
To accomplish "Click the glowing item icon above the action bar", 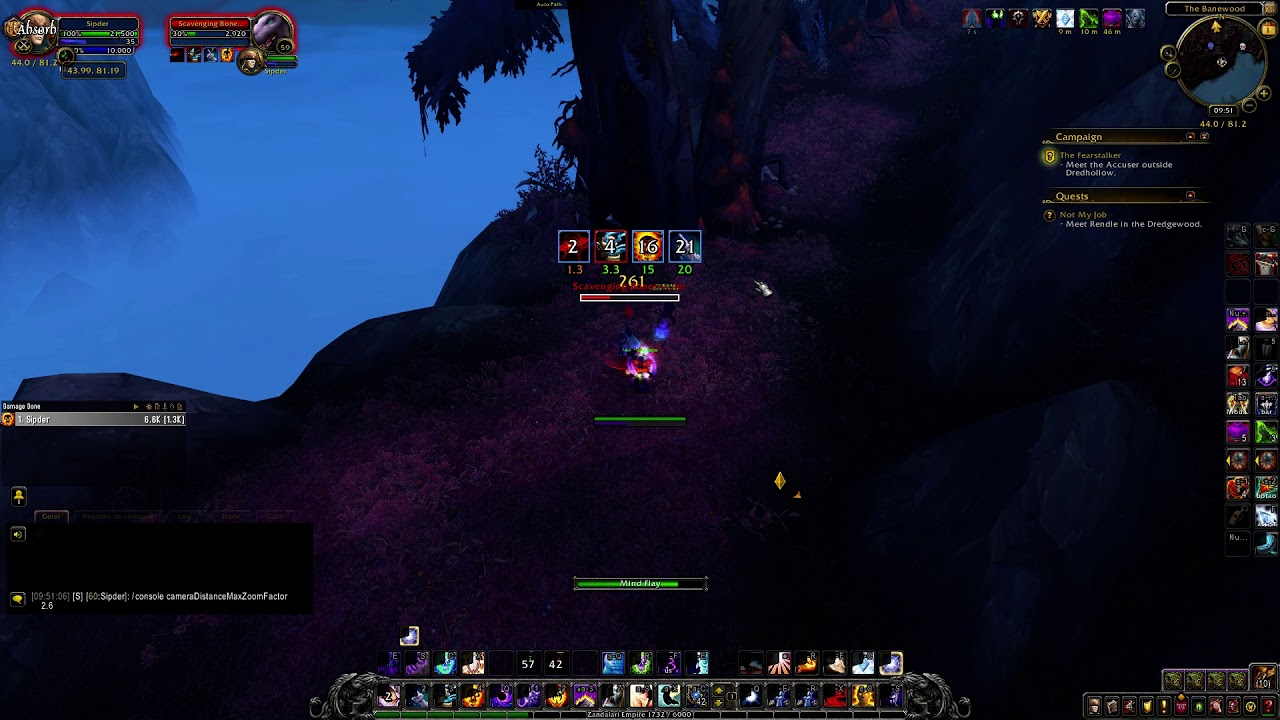I will pos(409,635).
